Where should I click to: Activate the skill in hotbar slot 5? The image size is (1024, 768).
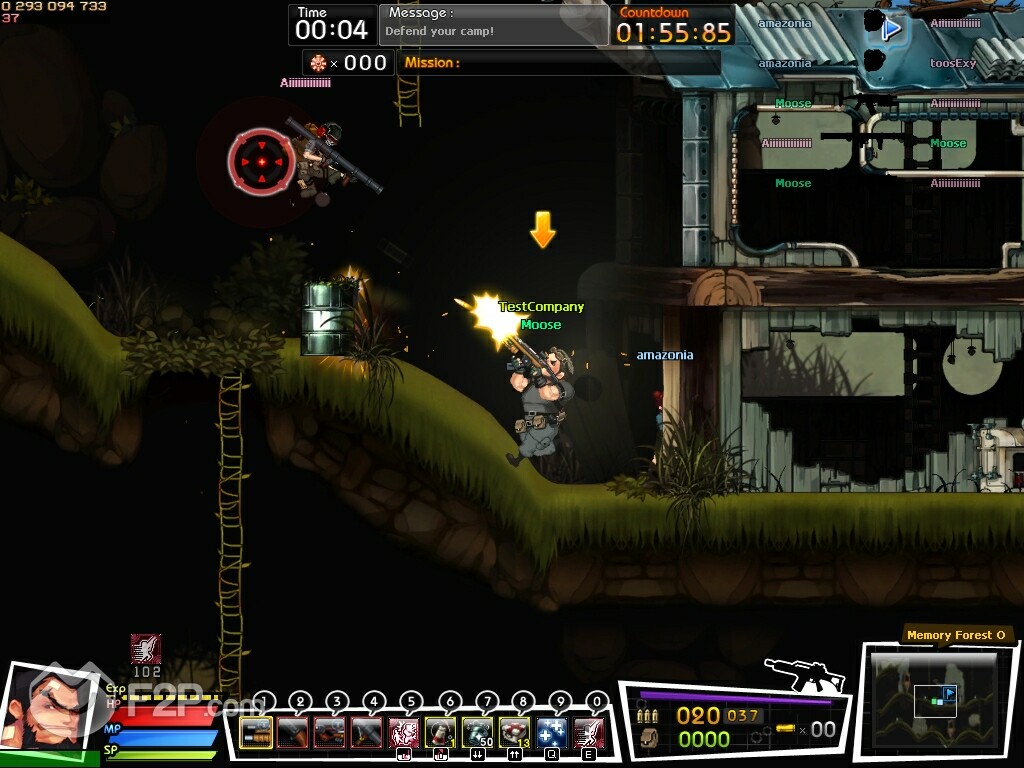[403, 732]
